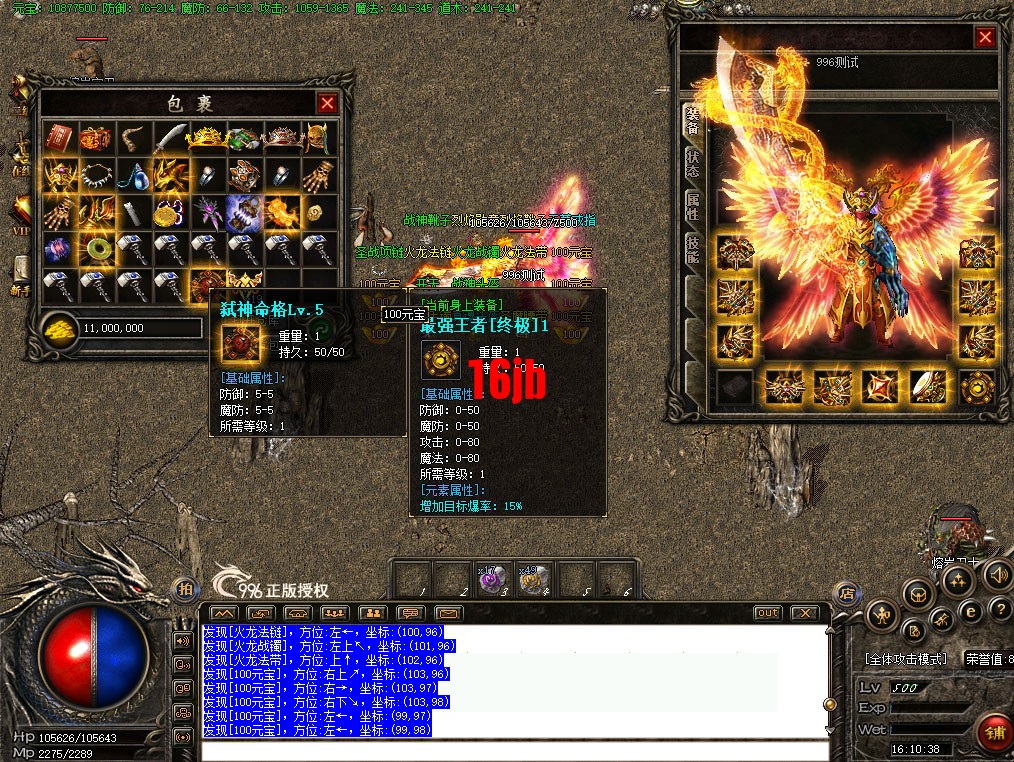This screenshot has width=1014, height=762.
Task: Close the character equipment panel
Action: (985, 38)
